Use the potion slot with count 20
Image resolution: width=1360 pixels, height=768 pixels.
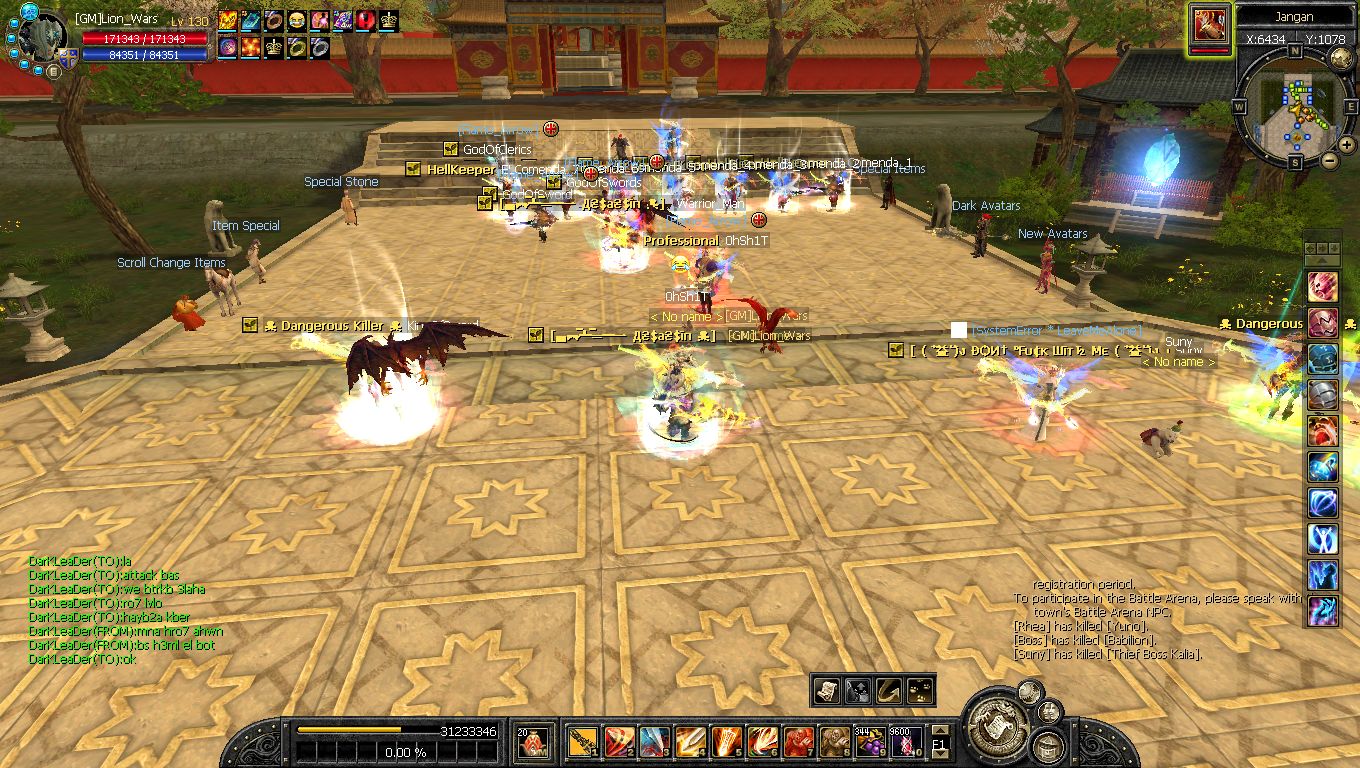tap(532, 741)
